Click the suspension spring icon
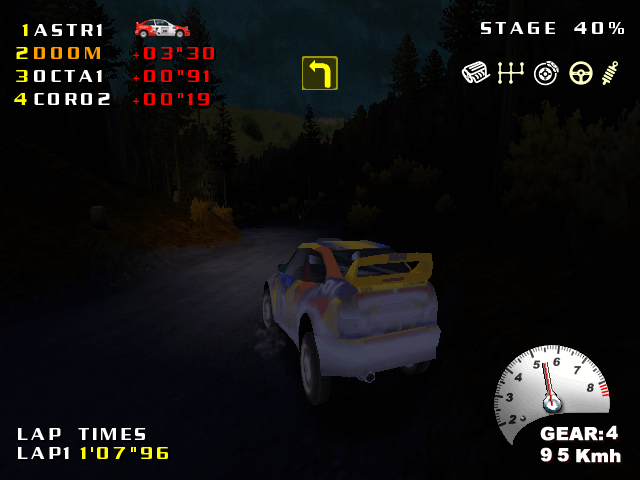 click(611, 72)
